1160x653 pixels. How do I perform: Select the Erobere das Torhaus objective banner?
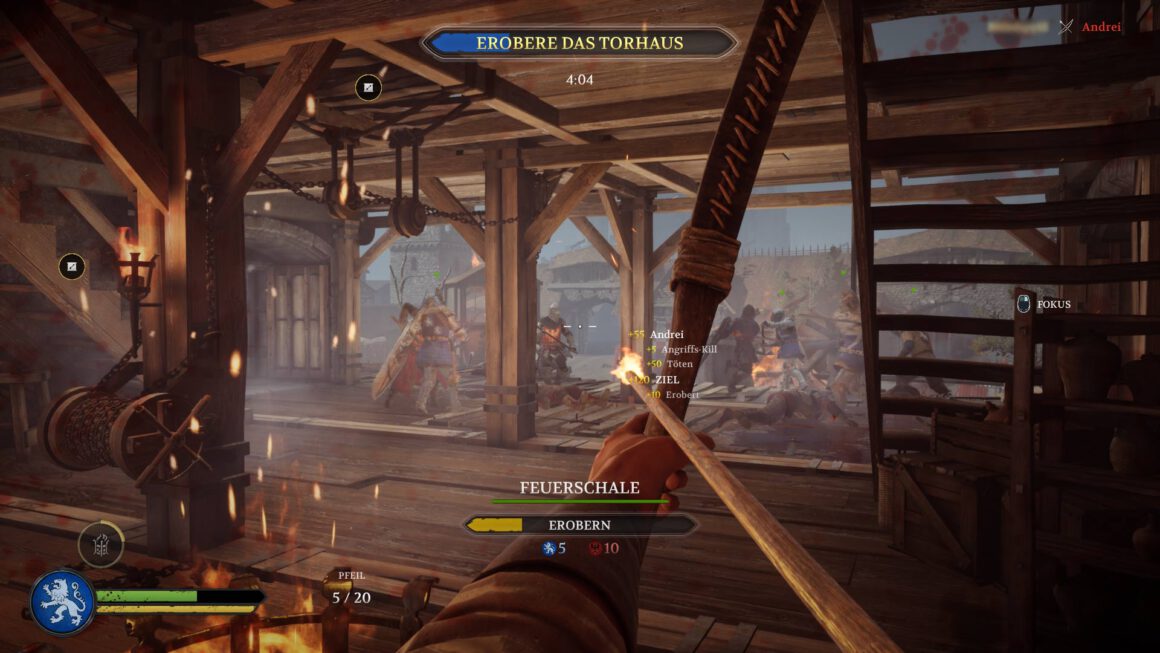pos(579,43)
